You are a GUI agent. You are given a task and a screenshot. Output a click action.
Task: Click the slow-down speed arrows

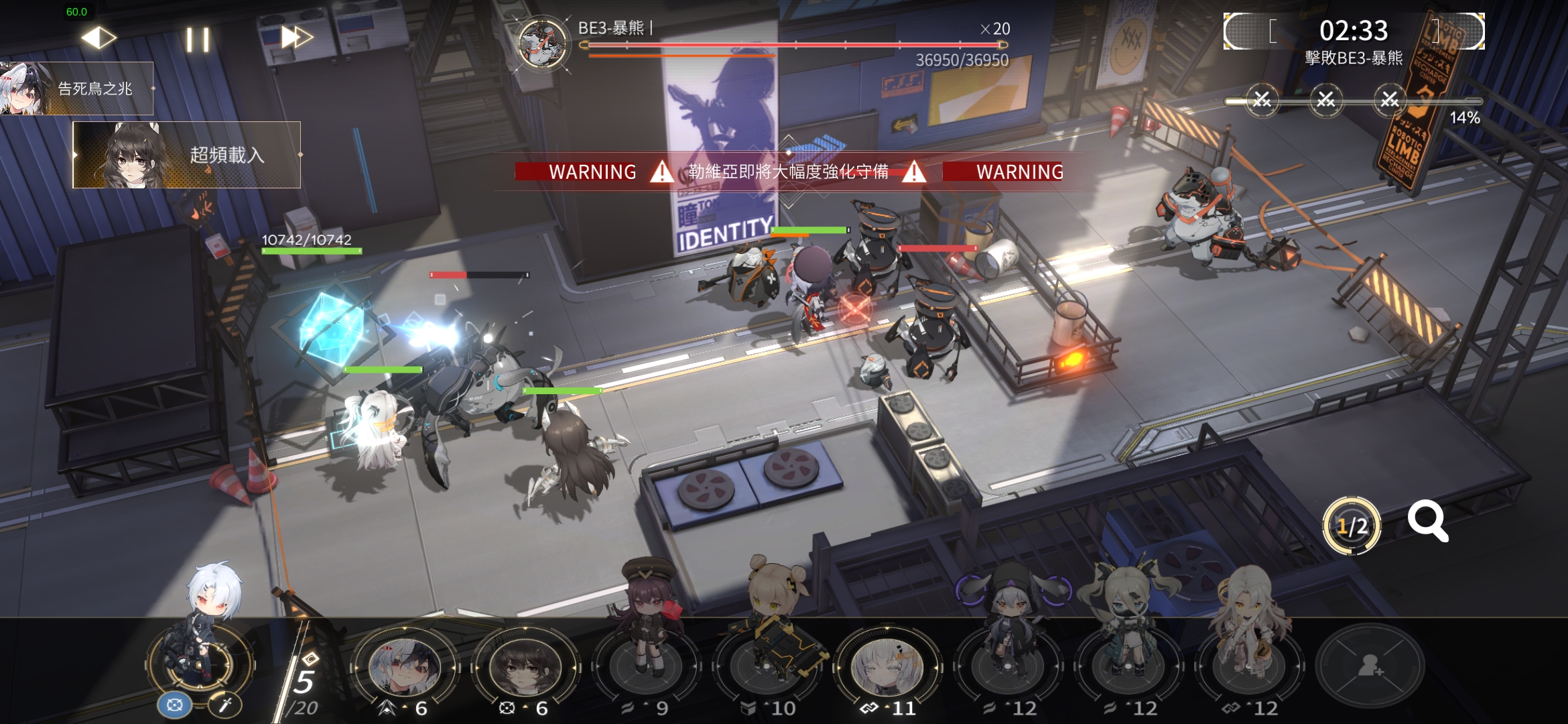pos(99,38)
